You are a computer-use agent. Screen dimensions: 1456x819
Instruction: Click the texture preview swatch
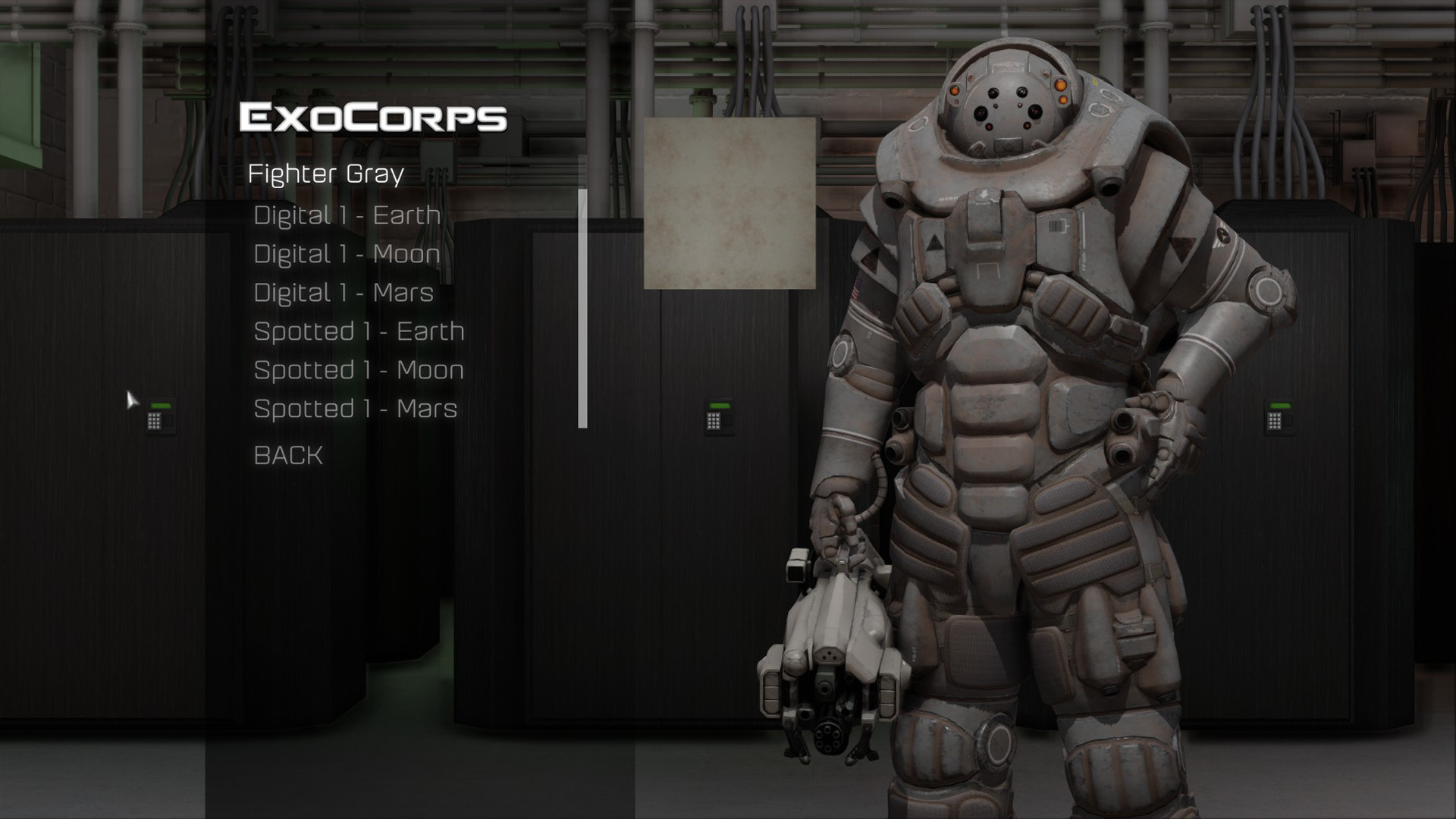(x=730, y=204)
